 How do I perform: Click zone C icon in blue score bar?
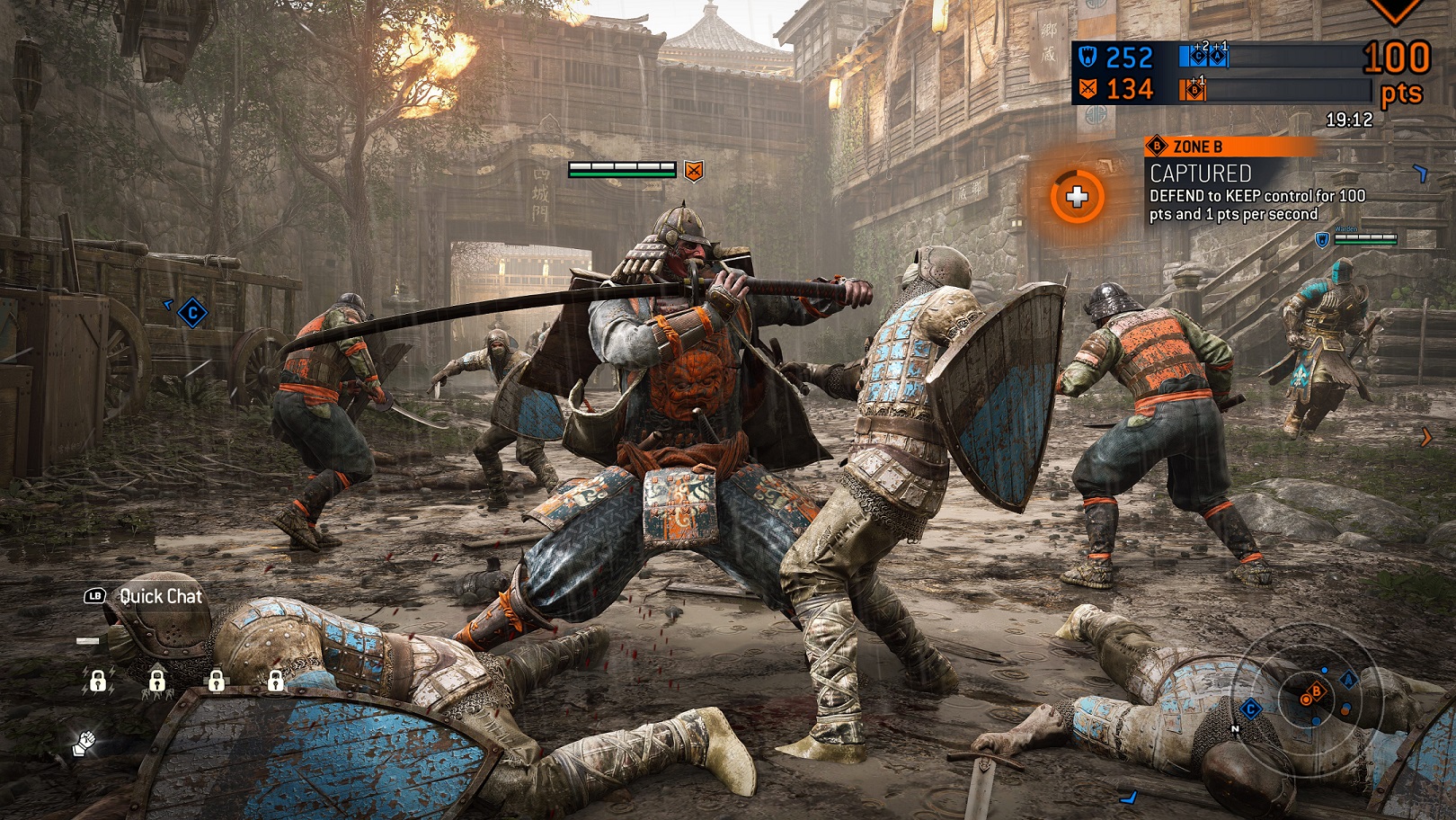(1197, 58)
